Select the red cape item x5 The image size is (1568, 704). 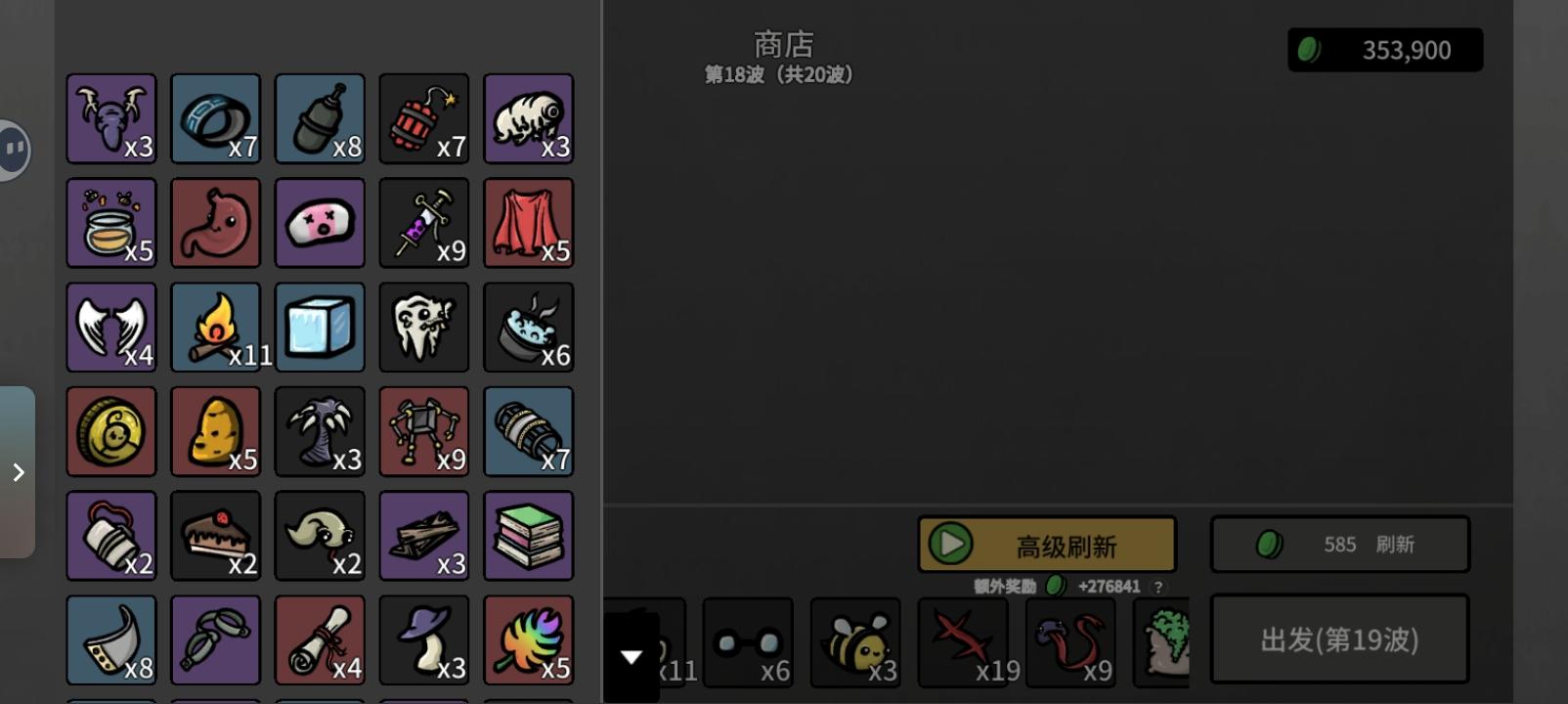pyautogui.click(x=528, y=223)
